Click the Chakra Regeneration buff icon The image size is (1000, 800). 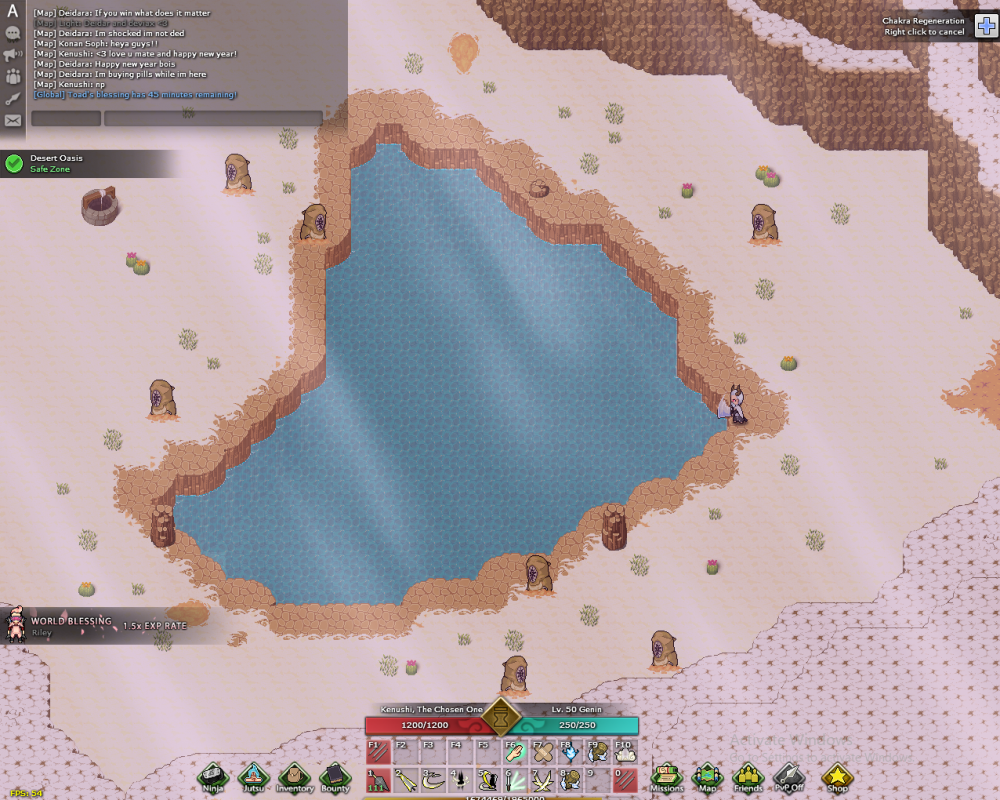[983, 26]
